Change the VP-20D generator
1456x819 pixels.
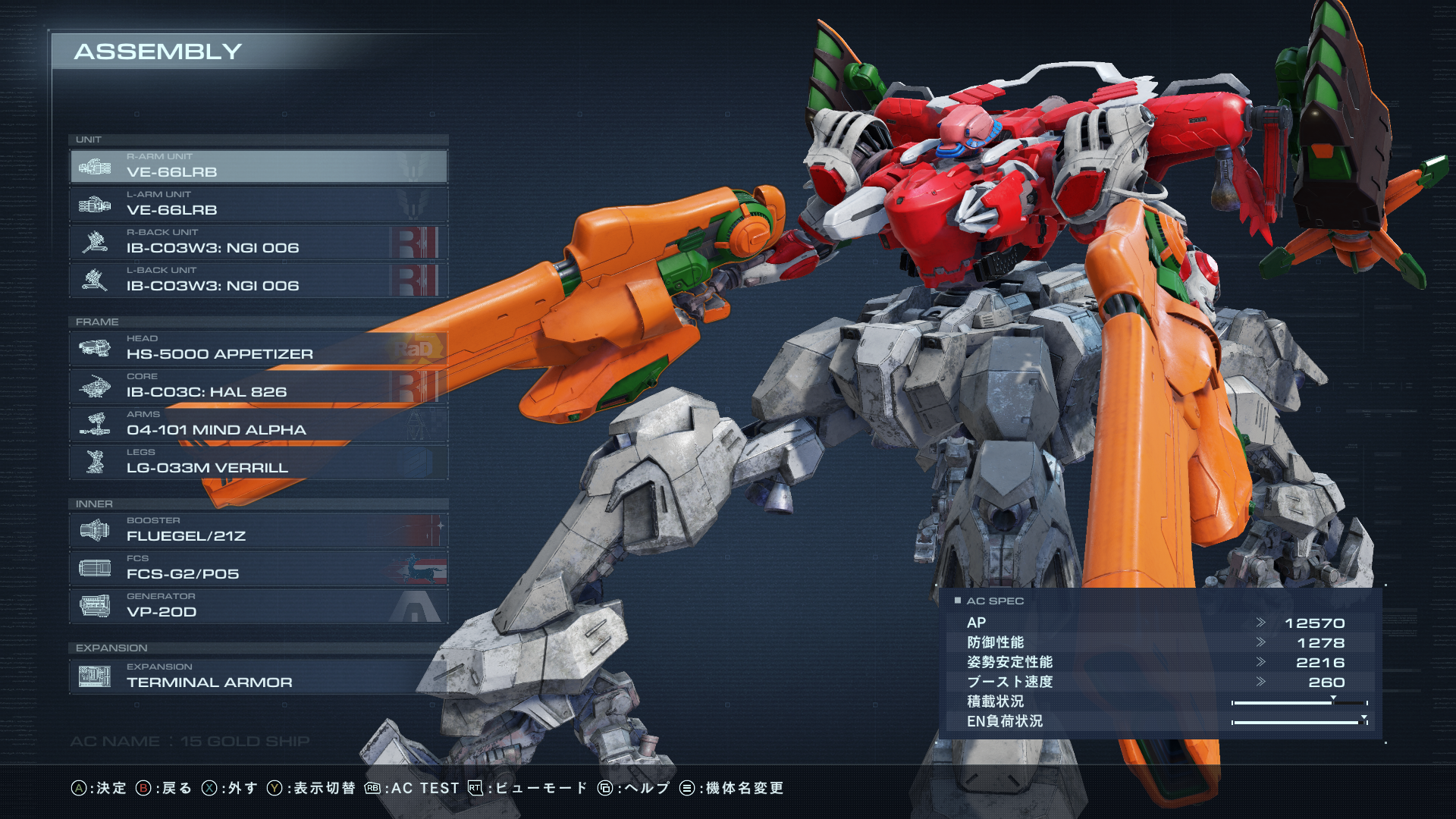[x=258, y=606]
